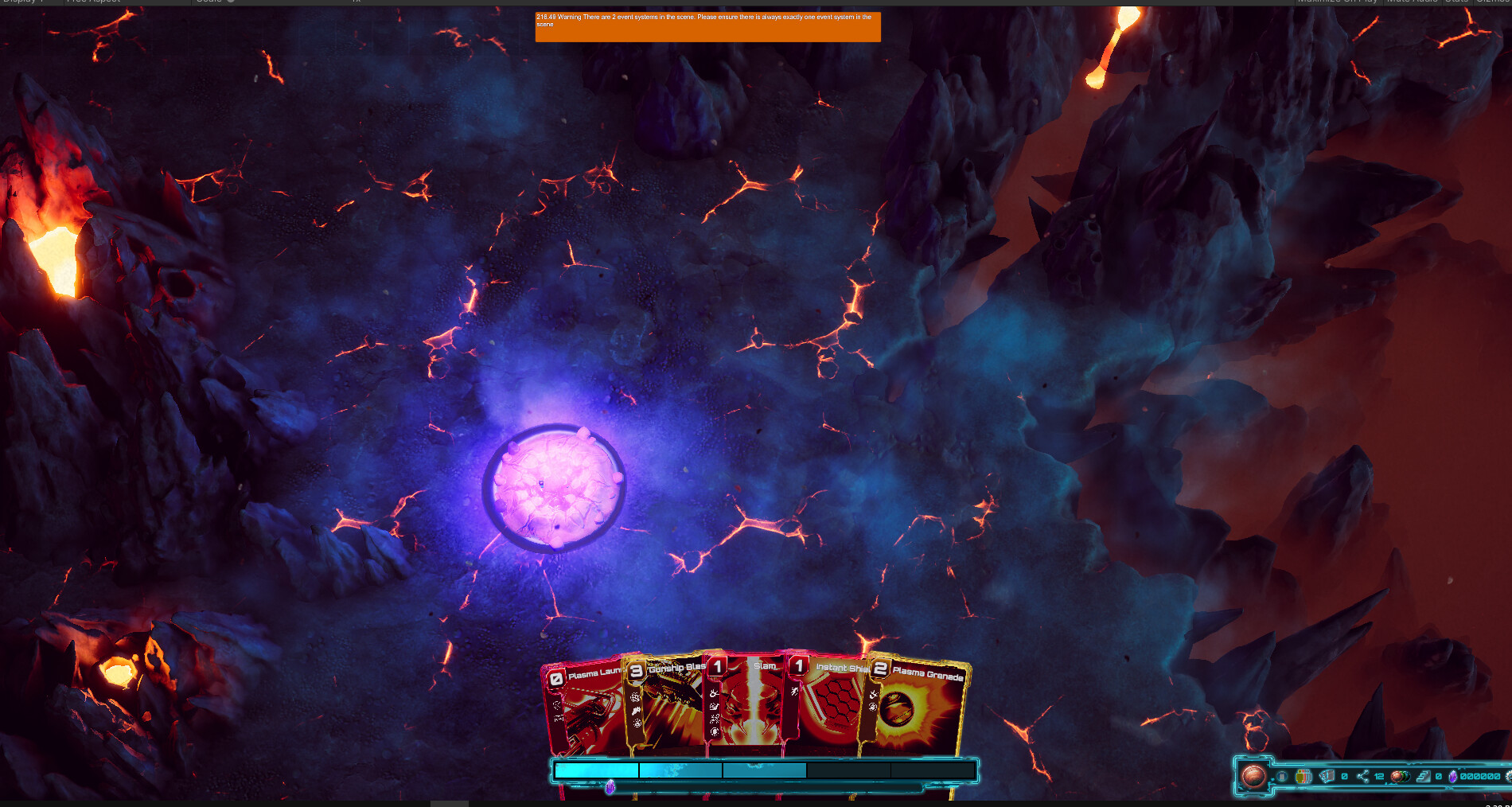Click the supply crate icon in the resource bar
The height and width of the screenshot is (807, 1512).
click(x=1303, y=777)
